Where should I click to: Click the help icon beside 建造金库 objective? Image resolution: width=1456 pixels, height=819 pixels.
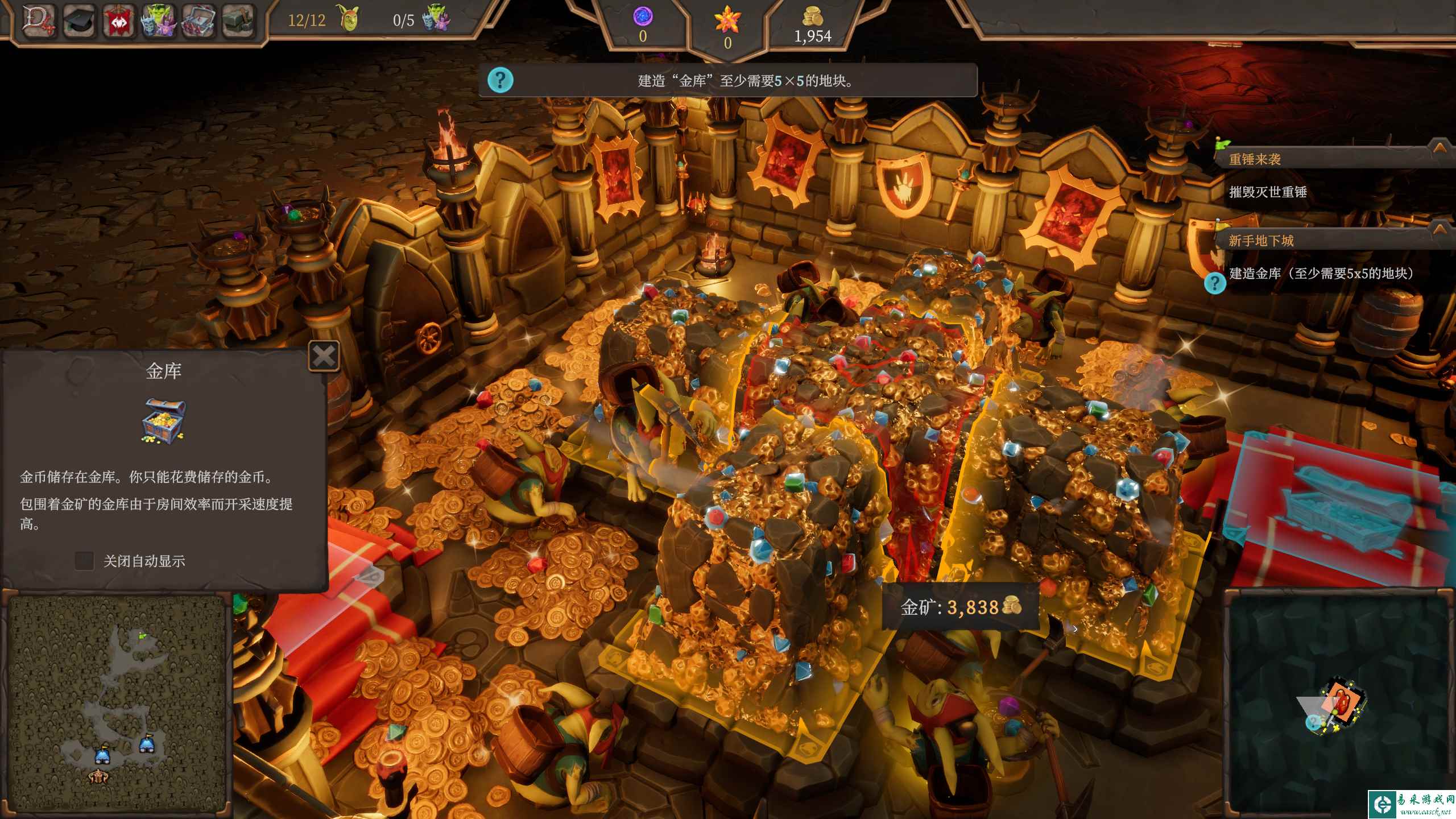pyautogui.click(x=1215, y=283)
